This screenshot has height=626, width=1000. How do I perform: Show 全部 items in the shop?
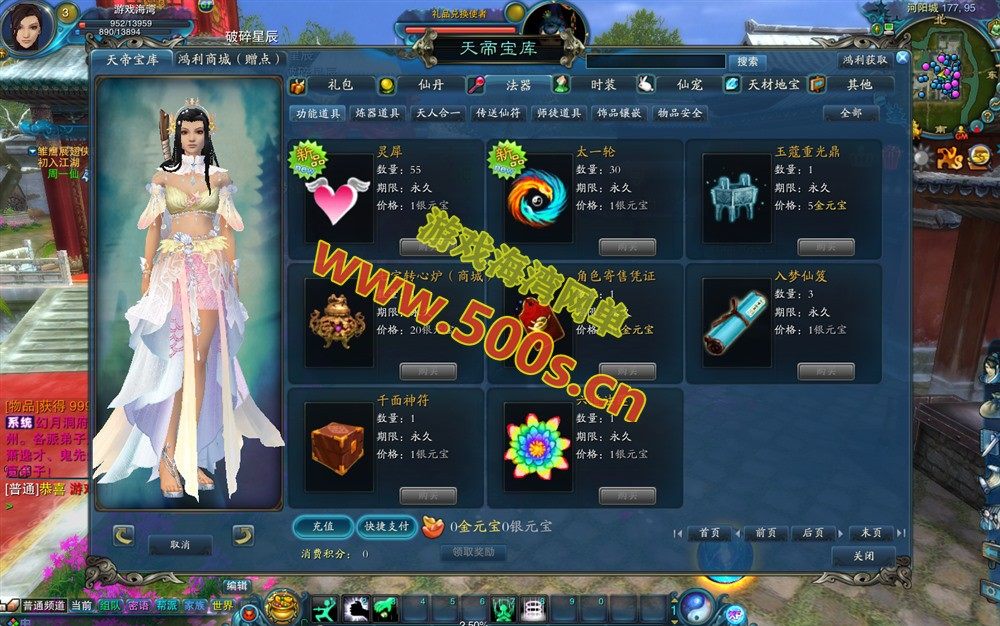point(850,114)
